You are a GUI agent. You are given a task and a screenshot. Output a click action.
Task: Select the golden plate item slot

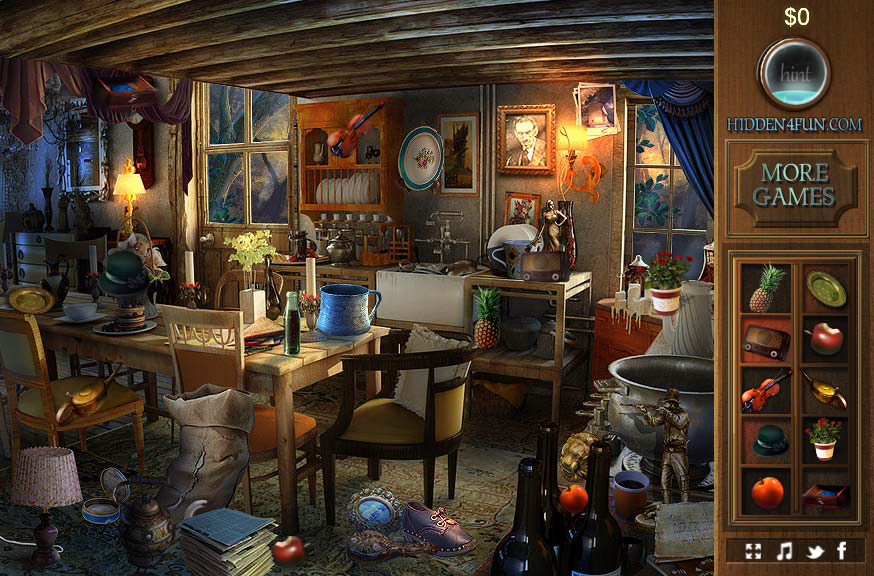(826, 289)
